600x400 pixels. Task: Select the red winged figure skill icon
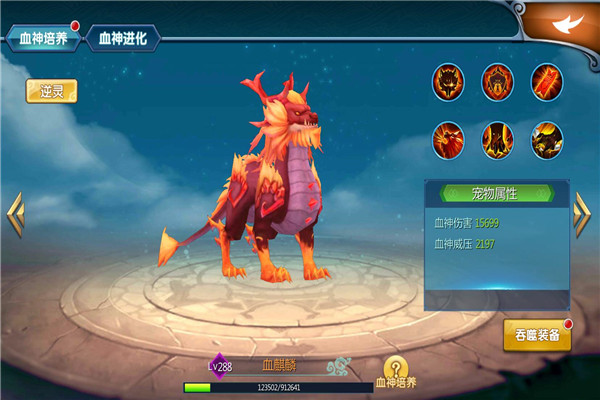pyautogui.click(x=448, y=138)
